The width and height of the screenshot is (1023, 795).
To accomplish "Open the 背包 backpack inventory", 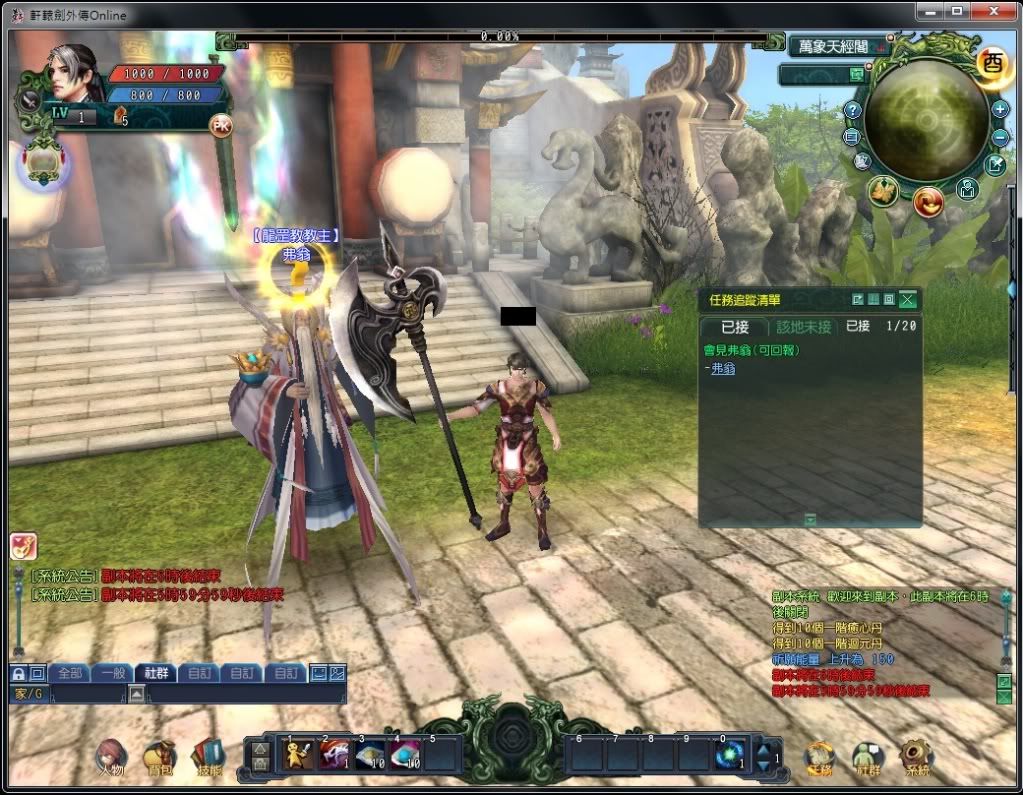I will [x=160, y=759].
